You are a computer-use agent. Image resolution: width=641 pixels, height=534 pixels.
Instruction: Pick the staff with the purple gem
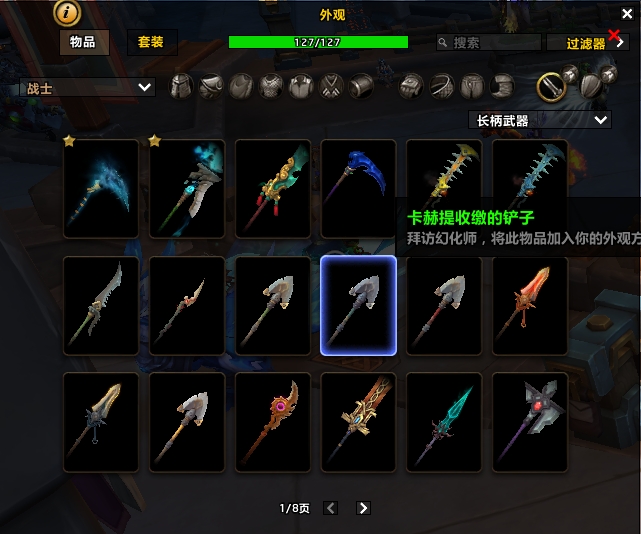click(272, 422)
